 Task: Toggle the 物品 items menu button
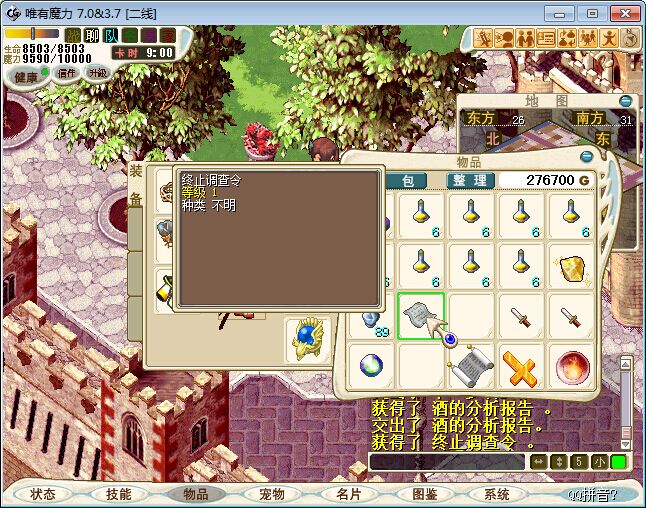[195, 494]
